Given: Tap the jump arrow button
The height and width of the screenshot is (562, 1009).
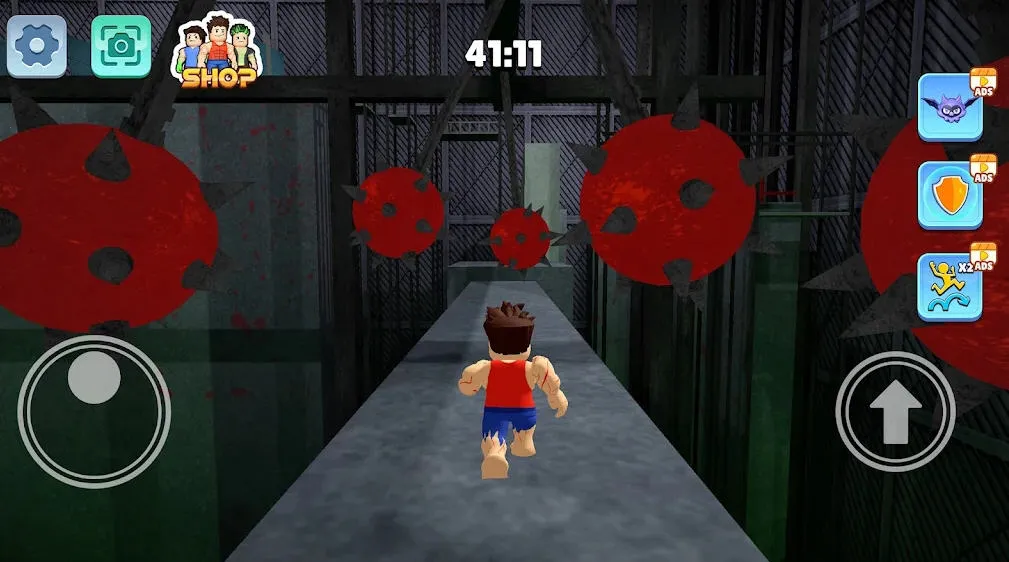Looking at the screenshot, I should (895, 411).
